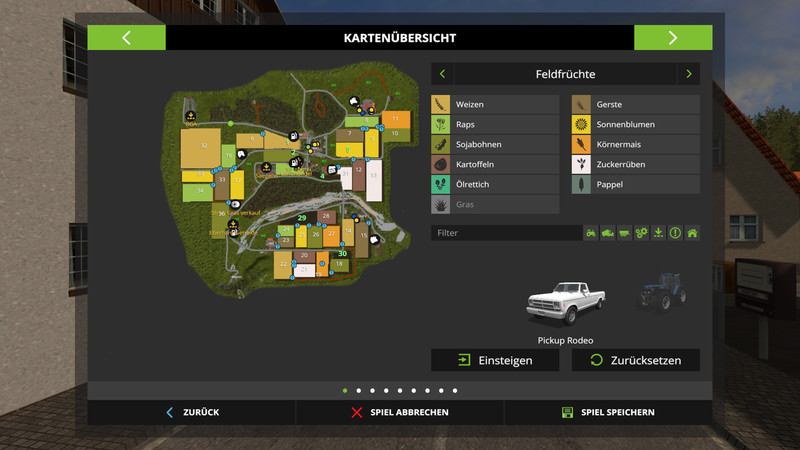This screenshot has height=450, width=800.
Task: Toggle the Zuckerrüben crop filter
Action: click(x=635, y=164)
